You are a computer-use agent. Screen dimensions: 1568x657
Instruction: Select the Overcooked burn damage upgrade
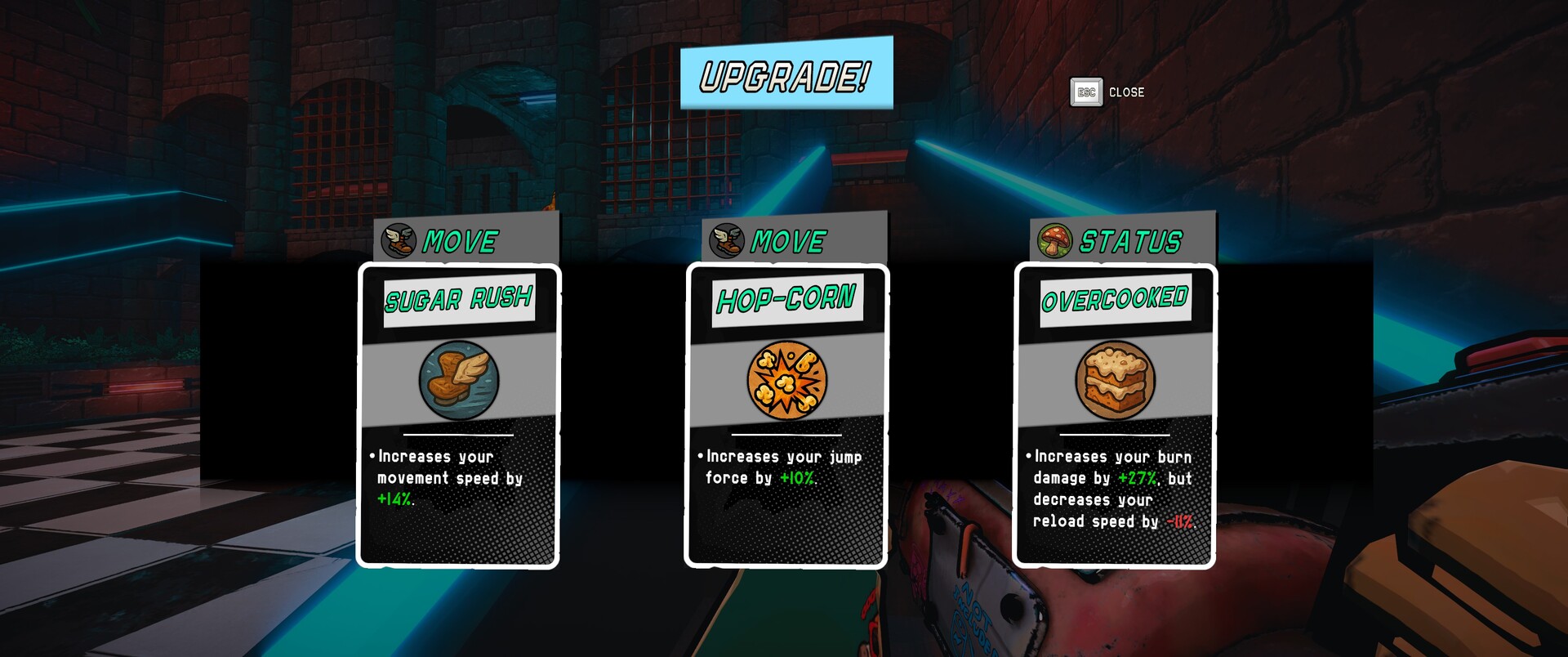[x=1116, y=413]
